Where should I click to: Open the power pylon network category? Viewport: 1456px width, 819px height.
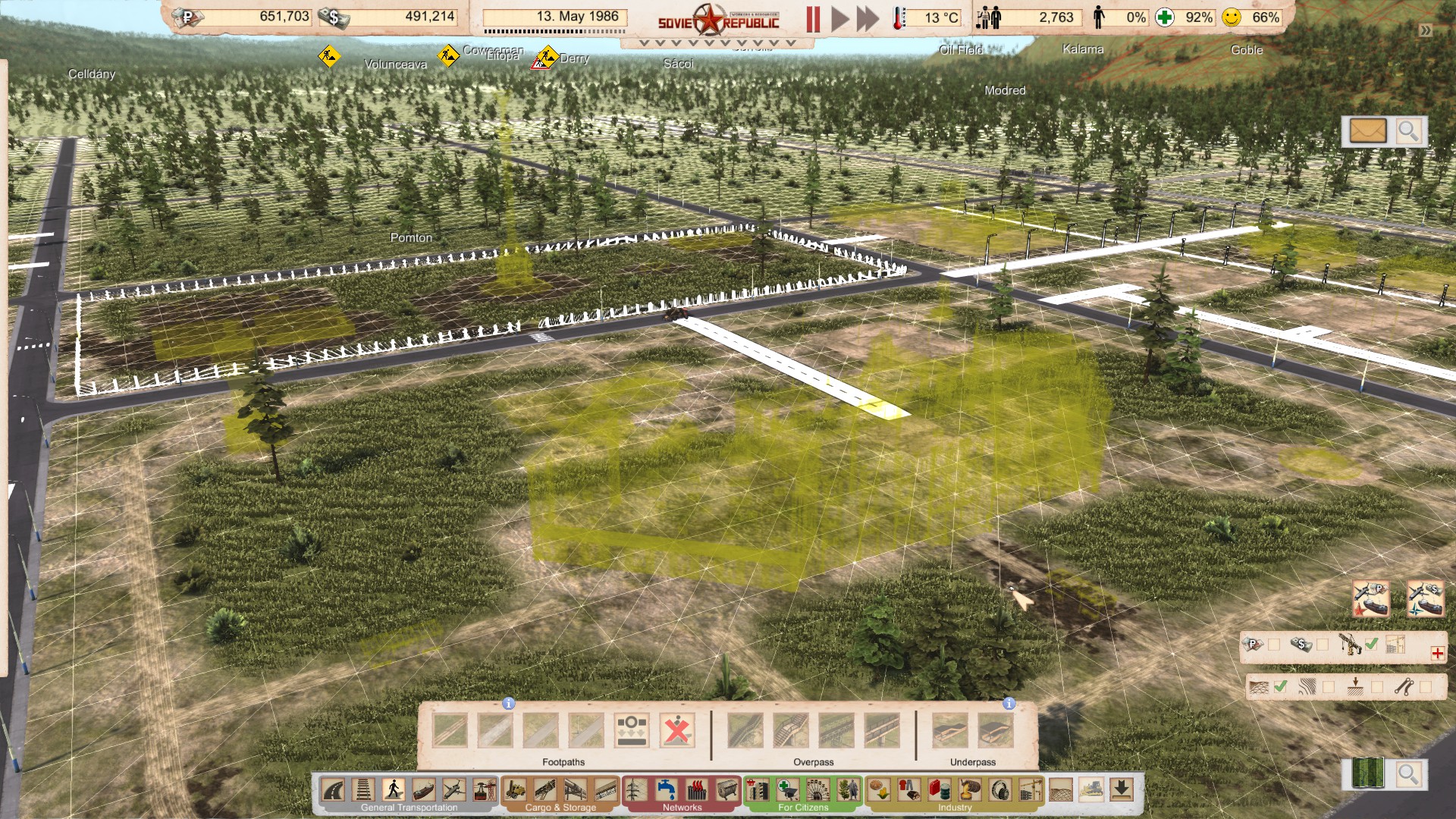coord(635,789)
